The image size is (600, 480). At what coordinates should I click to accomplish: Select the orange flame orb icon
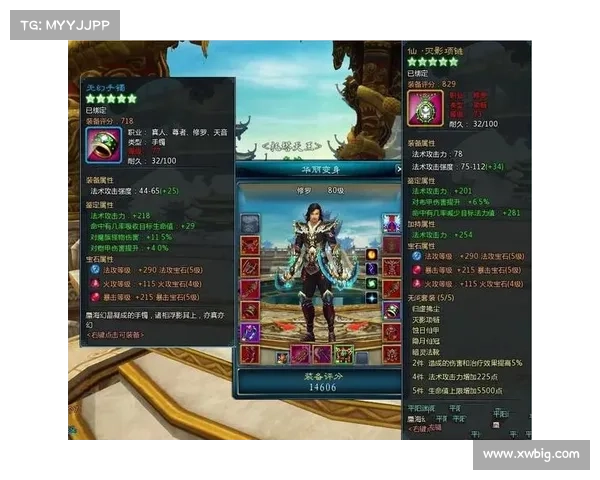[370, 254]
